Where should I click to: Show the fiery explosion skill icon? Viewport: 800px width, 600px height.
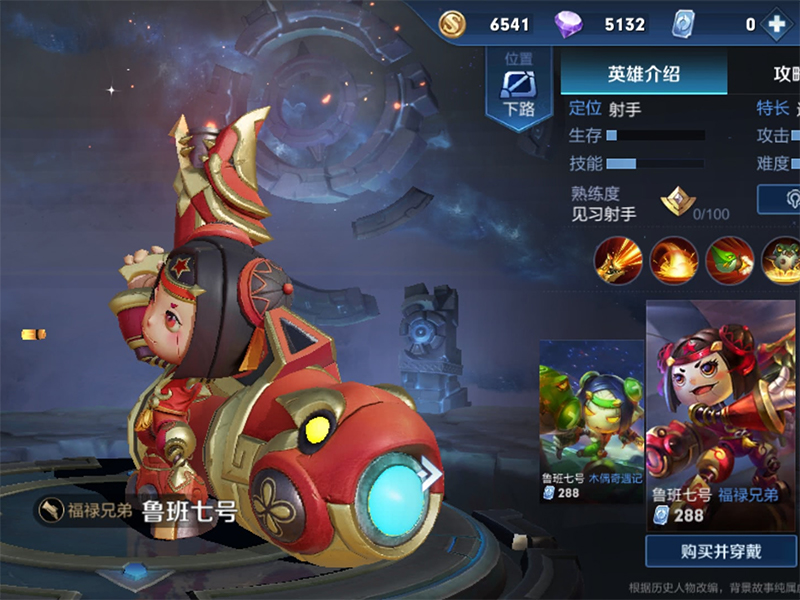[x=673, y=260]
